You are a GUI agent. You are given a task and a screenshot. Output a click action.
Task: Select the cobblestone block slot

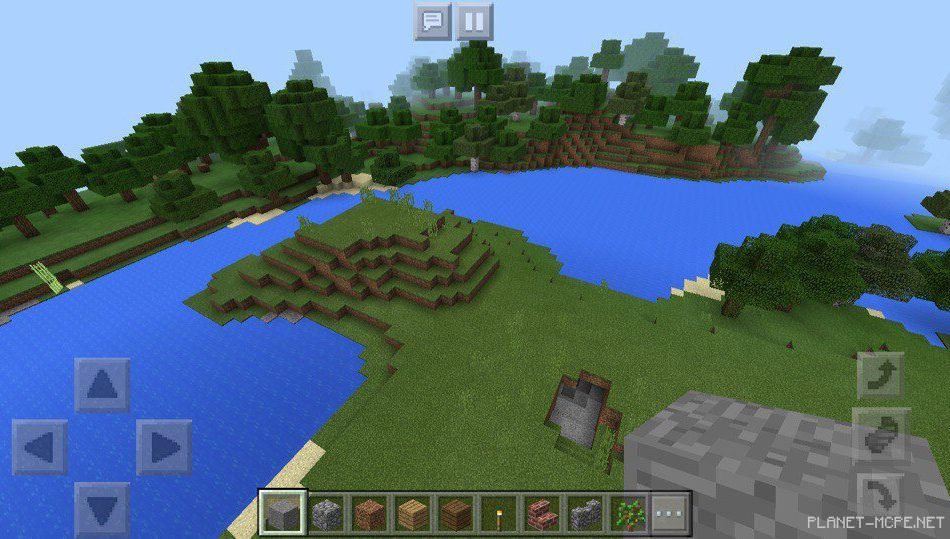324,514
